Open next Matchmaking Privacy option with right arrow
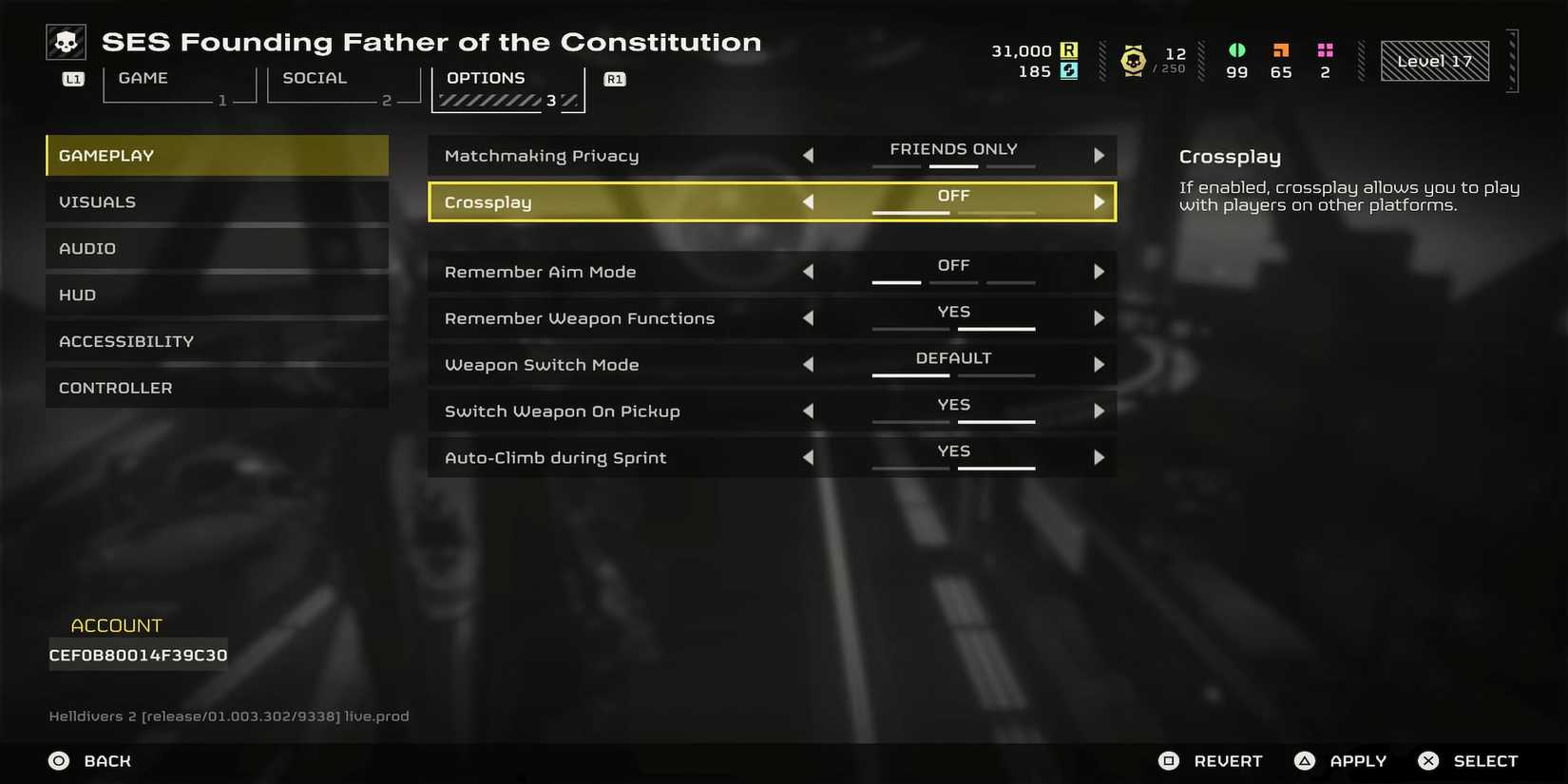Viewport: 1568px width, 784px height. pyautogui.click(x=1100, y=155)
